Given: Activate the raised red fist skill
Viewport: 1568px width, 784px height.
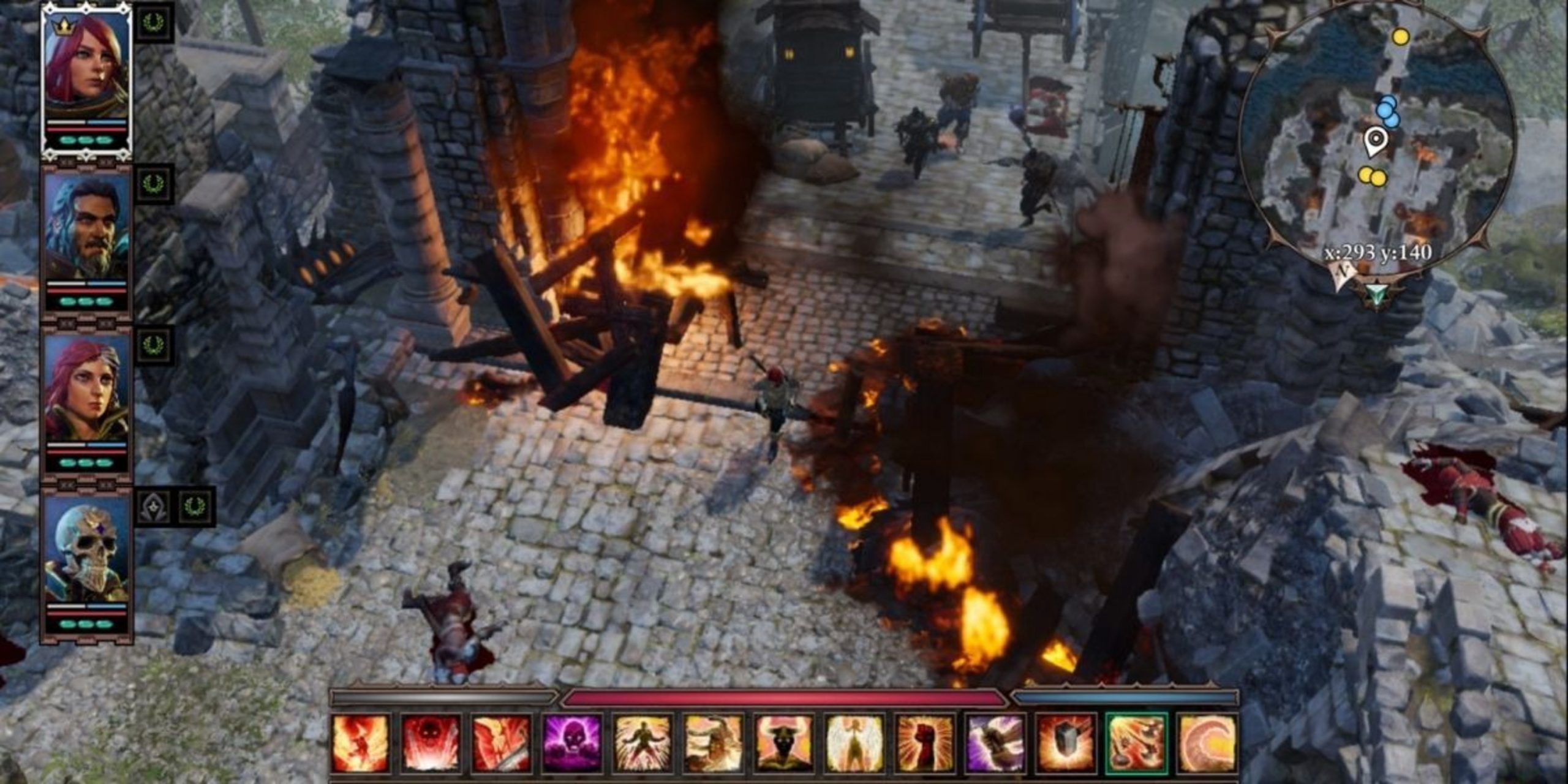Looking at the screenshot, I should (x=925, y=743).
